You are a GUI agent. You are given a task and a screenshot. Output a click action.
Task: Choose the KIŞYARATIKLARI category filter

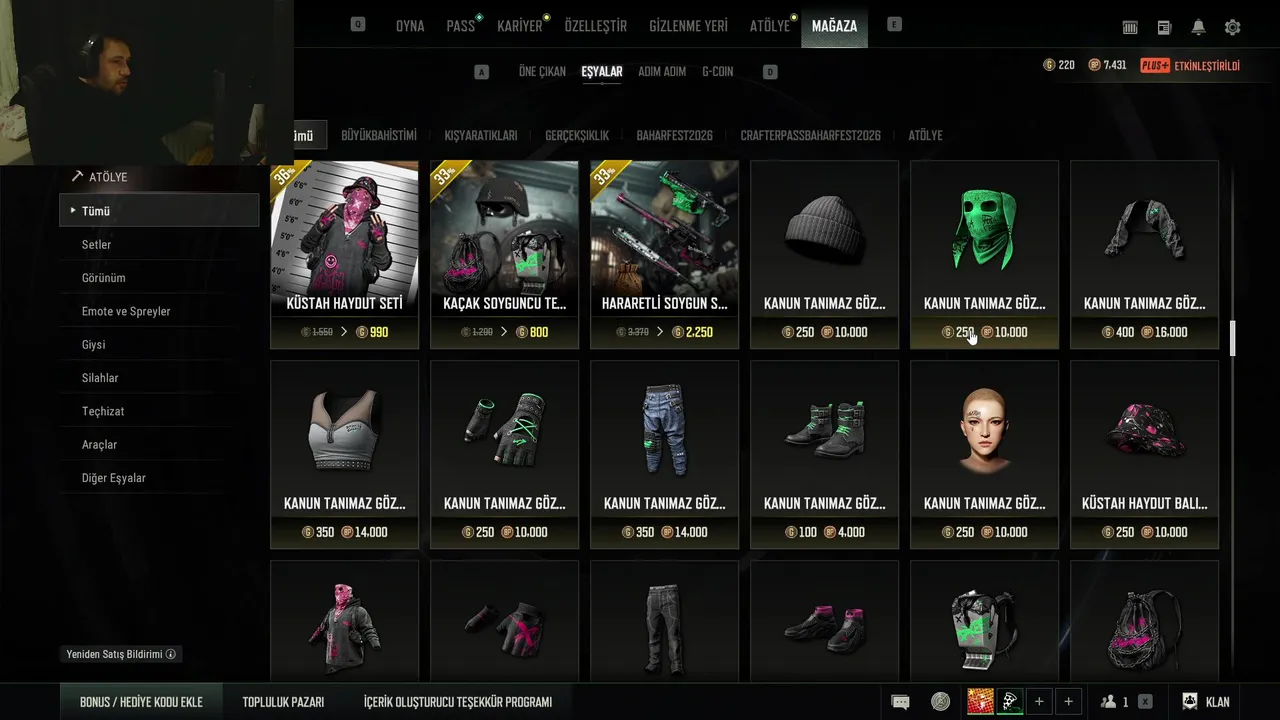(481, 136)
